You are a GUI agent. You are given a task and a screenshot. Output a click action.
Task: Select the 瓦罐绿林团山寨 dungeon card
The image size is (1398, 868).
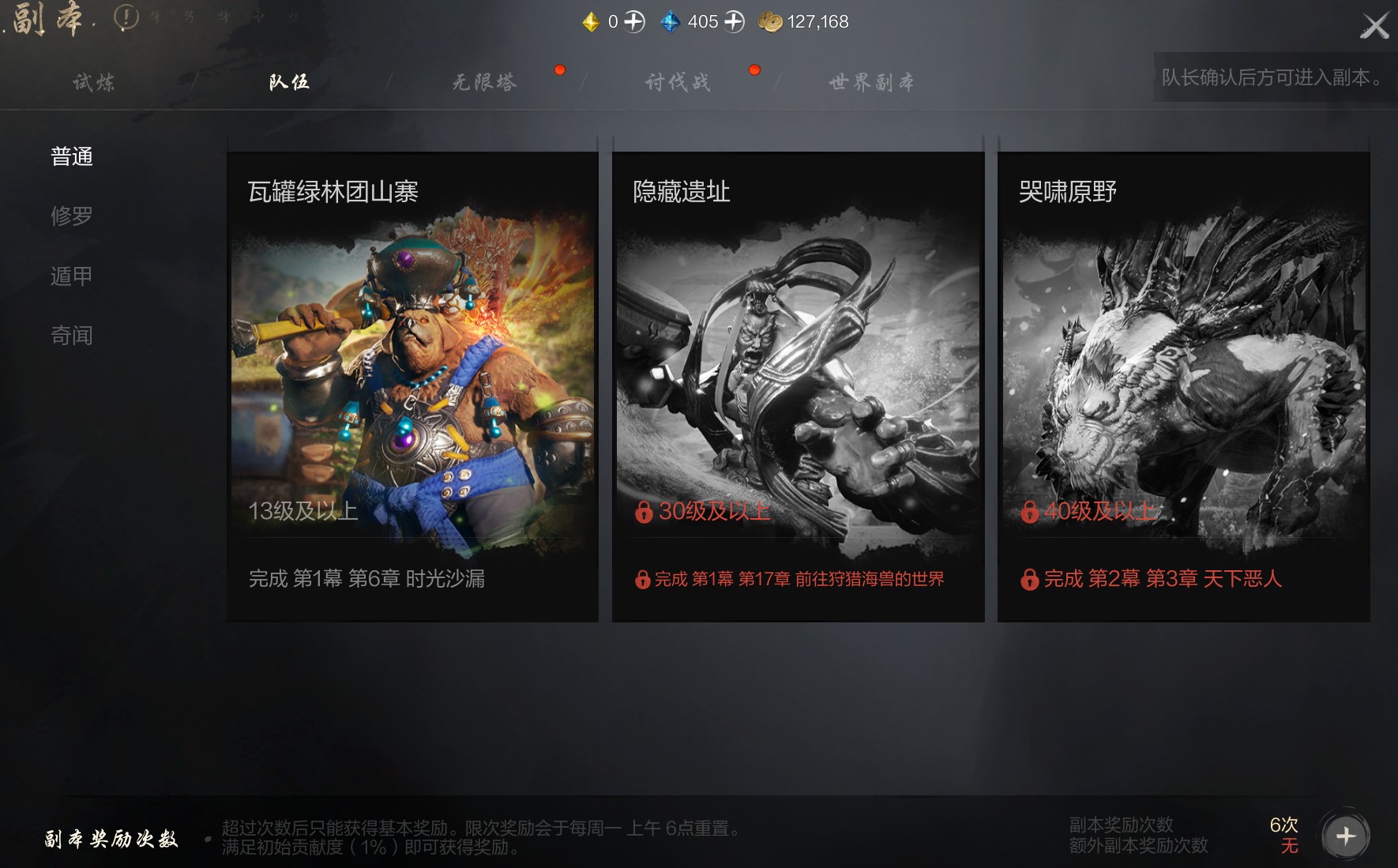(412, 379)
